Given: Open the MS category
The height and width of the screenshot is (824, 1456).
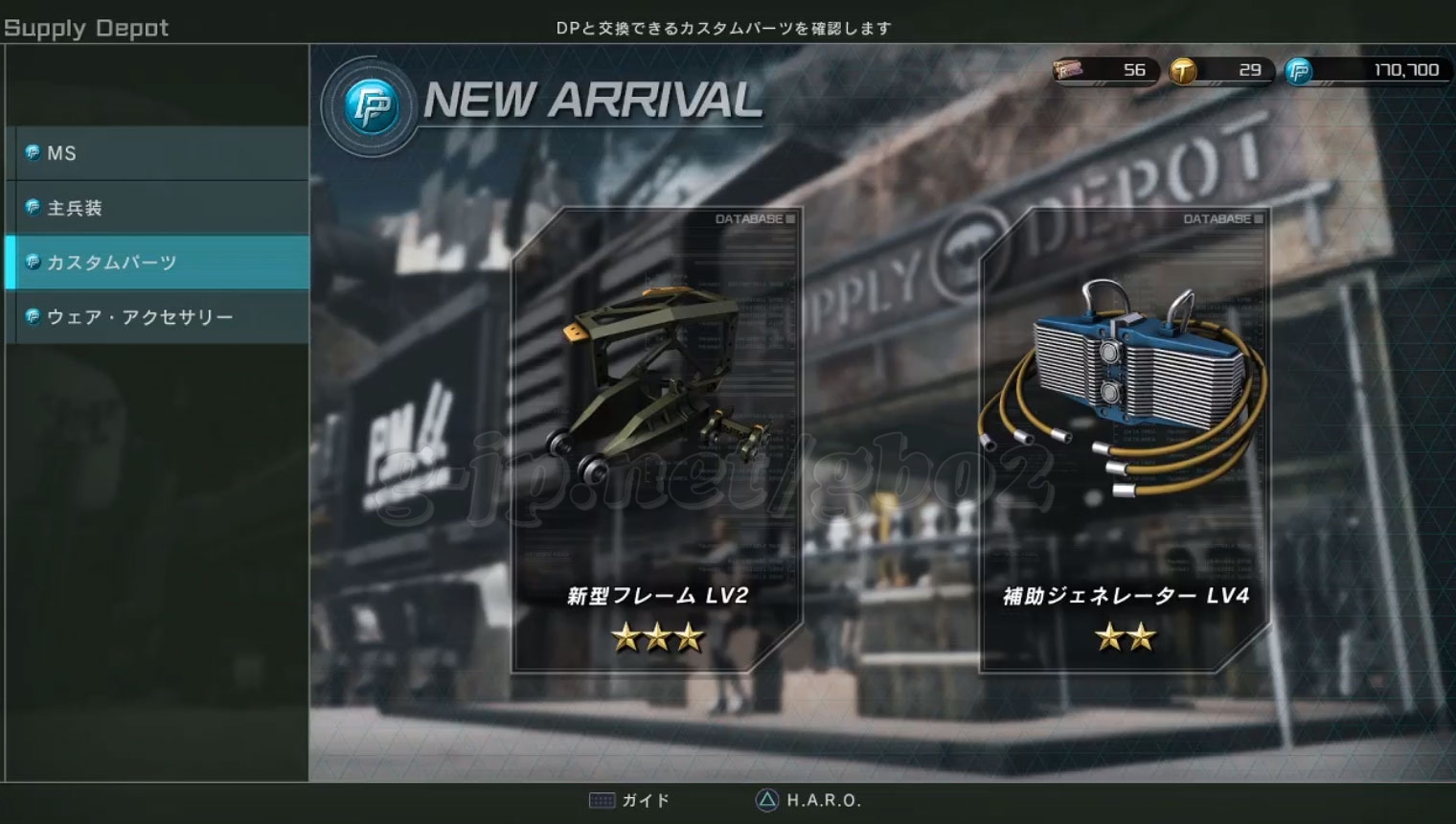Looking at the screenshot, I should point(158,153).
